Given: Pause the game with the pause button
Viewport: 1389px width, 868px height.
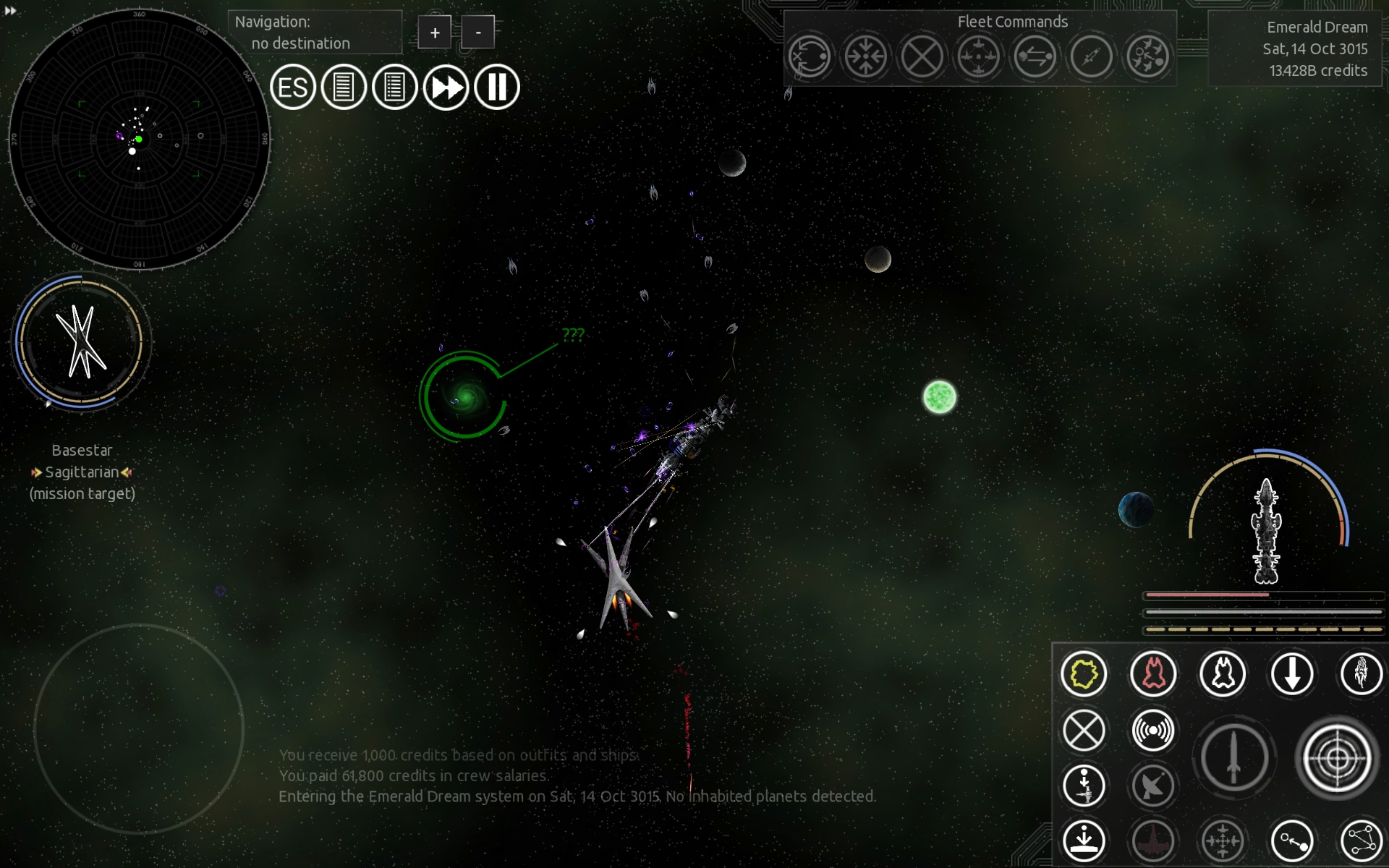Looking at the screenshot, I should (x=497, y=88).
